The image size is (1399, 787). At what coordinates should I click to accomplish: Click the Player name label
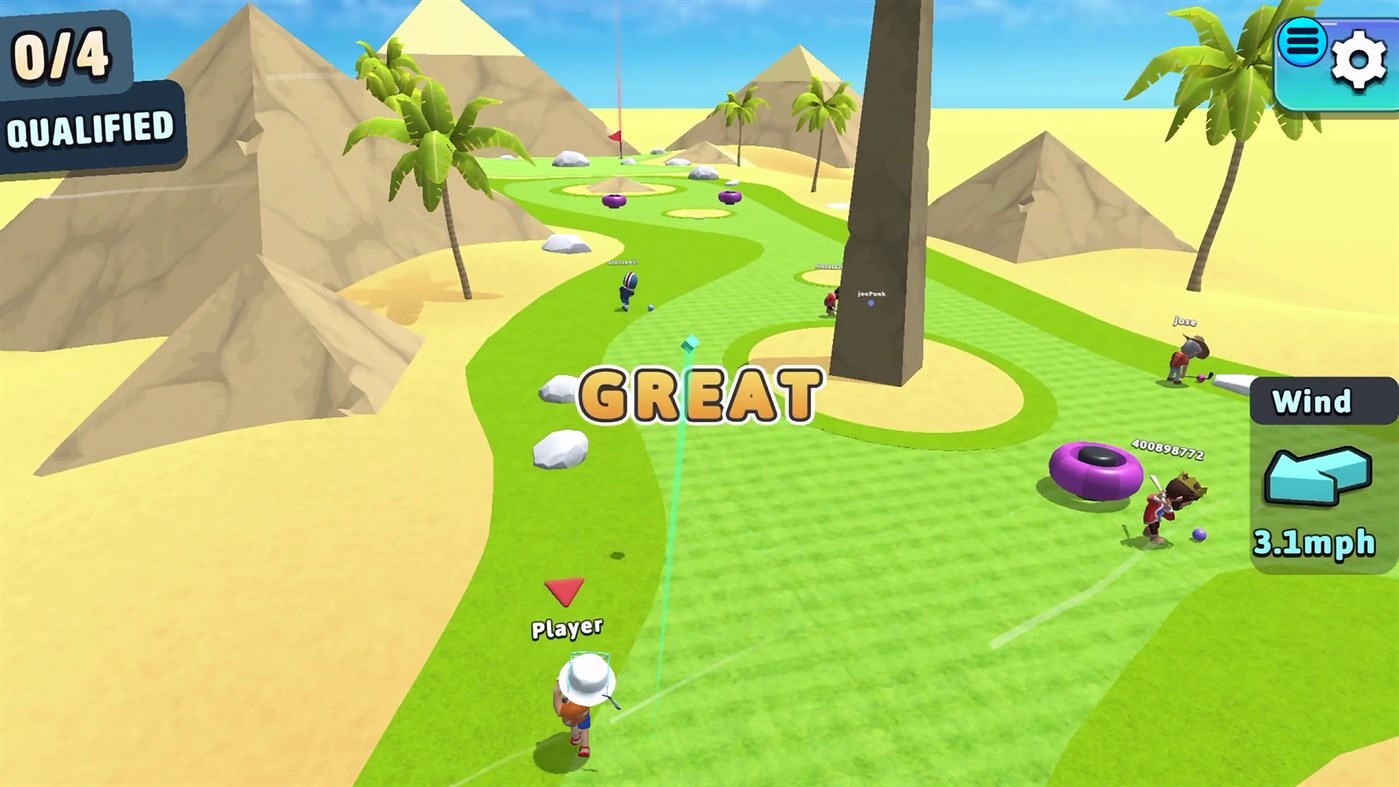pyautogui.click(x=566, y=626)
